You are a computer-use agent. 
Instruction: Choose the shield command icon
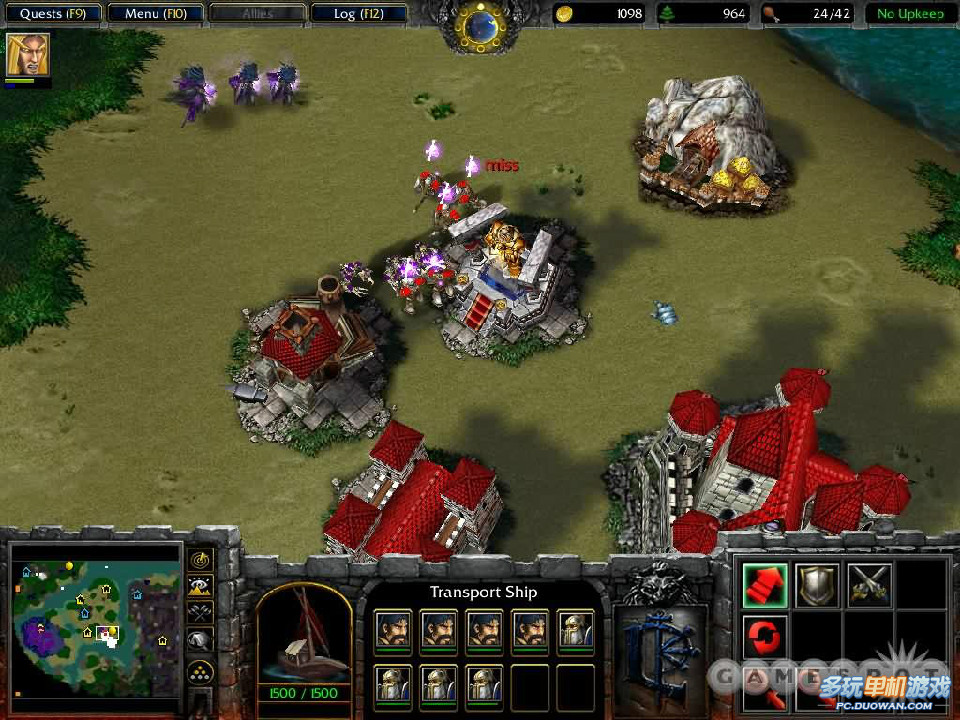pyautogui.click(x=817, y=585)
